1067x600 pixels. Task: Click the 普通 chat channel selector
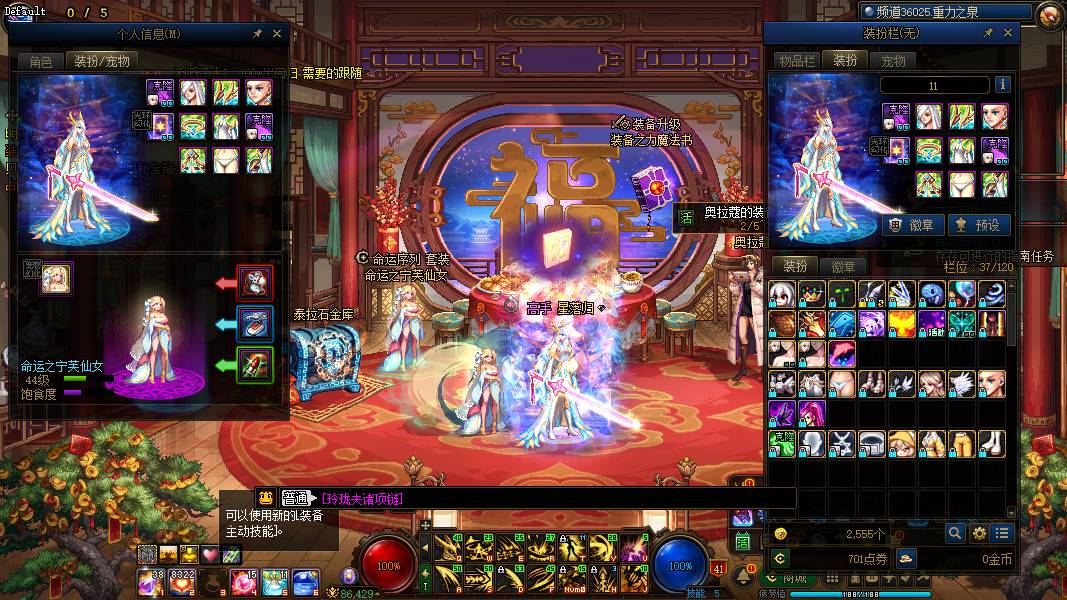tap(294, 498)
